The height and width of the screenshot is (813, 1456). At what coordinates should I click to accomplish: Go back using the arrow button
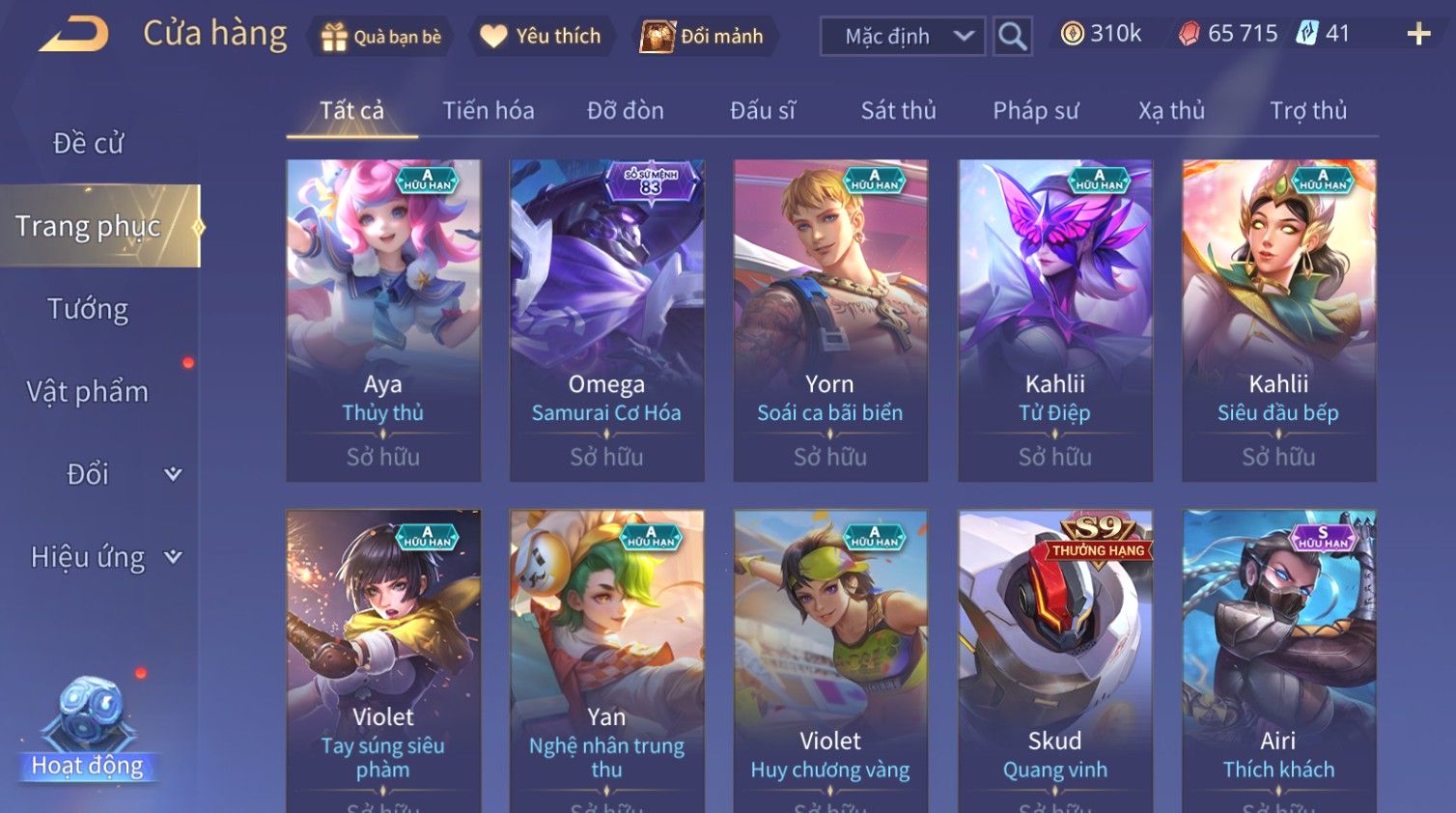coord(73,35)
